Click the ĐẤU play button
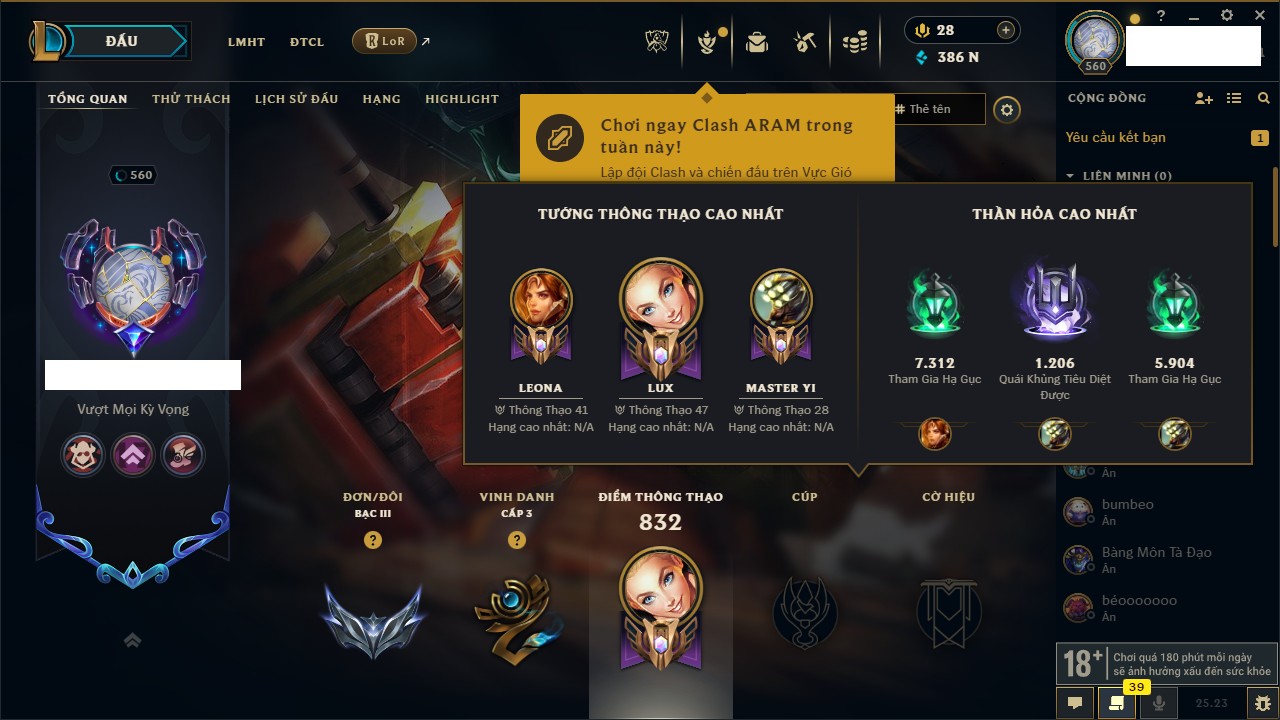This screenshot has height=720, width=1280. click(121, 41)
